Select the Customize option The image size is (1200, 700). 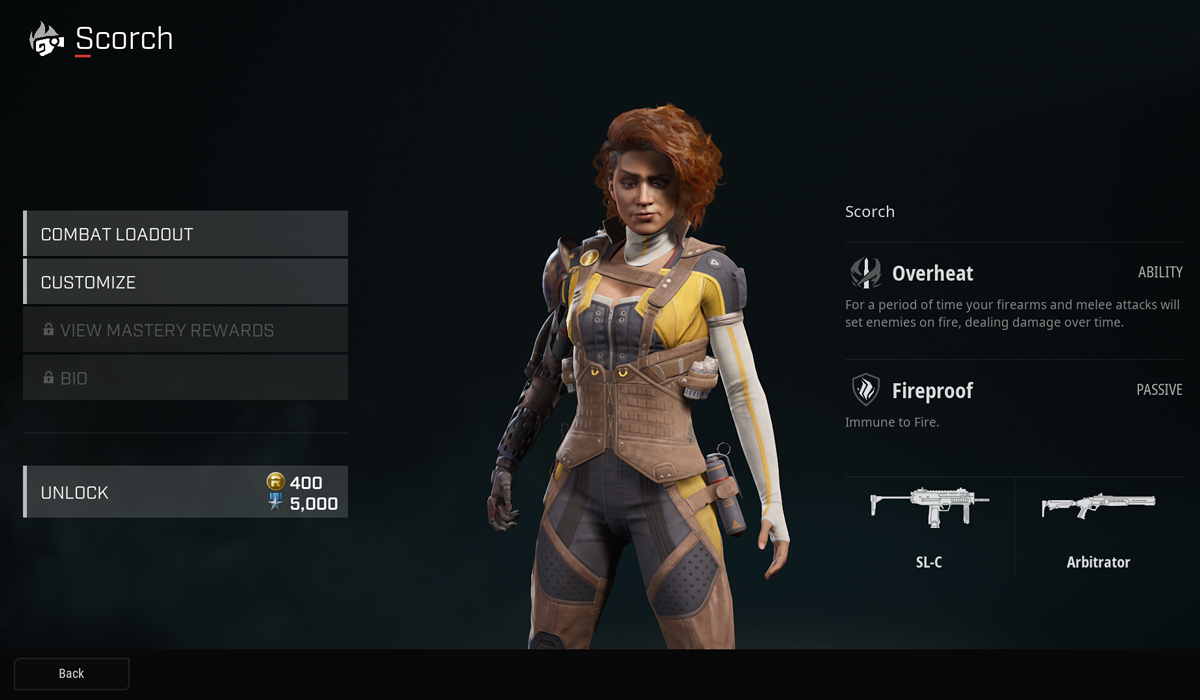coord(185,282)
